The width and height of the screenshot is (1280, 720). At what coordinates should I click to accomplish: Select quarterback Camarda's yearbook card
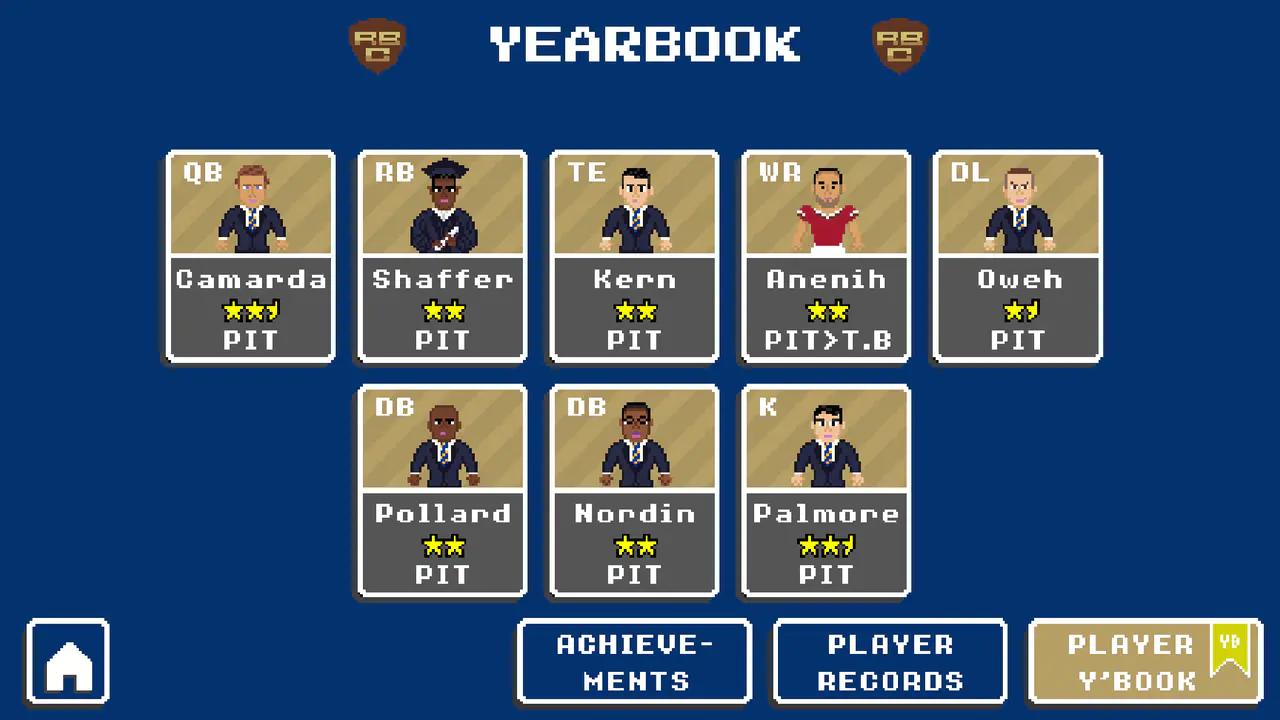250,256
